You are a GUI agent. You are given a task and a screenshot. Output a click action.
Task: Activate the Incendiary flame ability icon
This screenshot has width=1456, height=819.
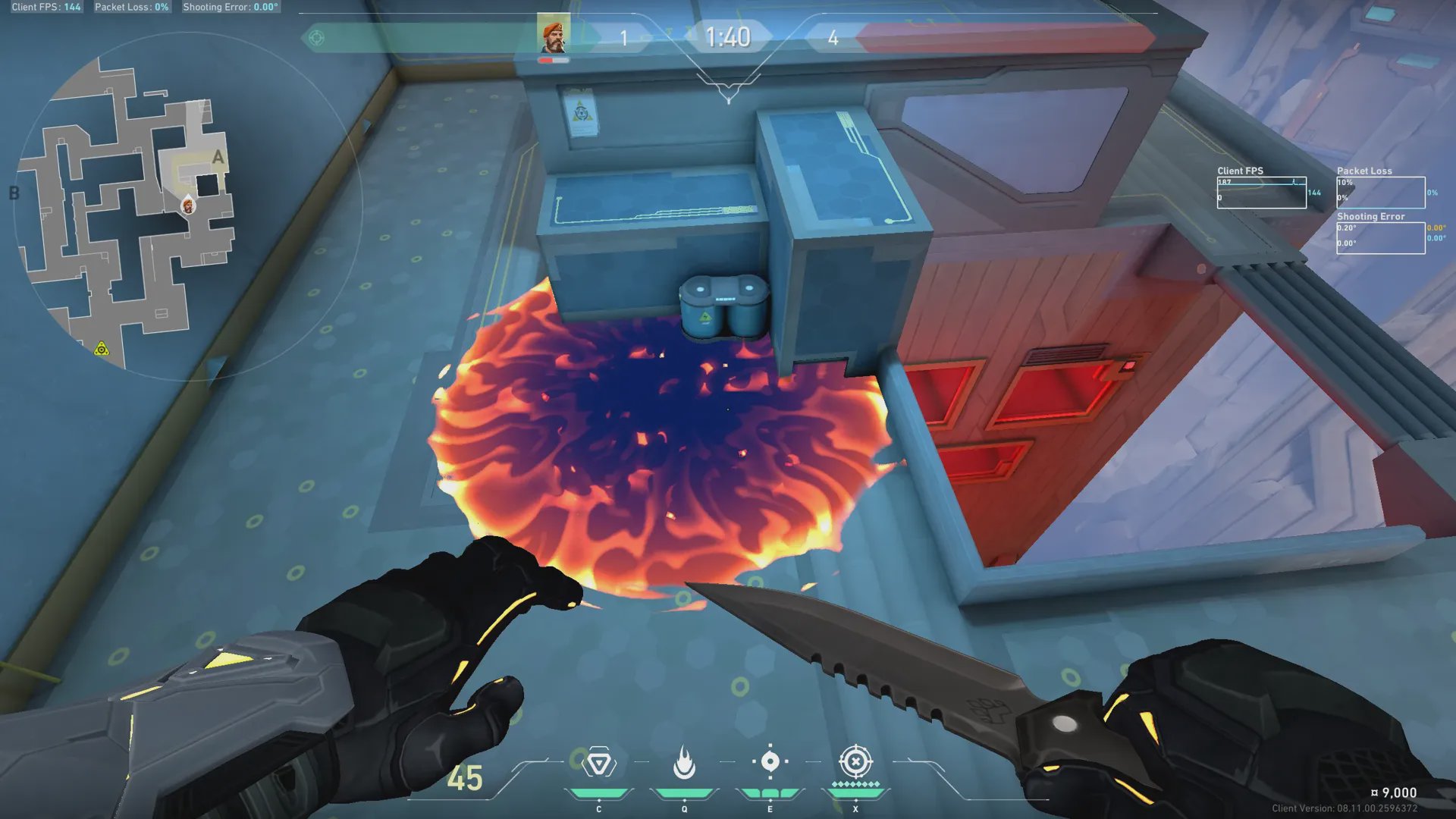(684, 763)
